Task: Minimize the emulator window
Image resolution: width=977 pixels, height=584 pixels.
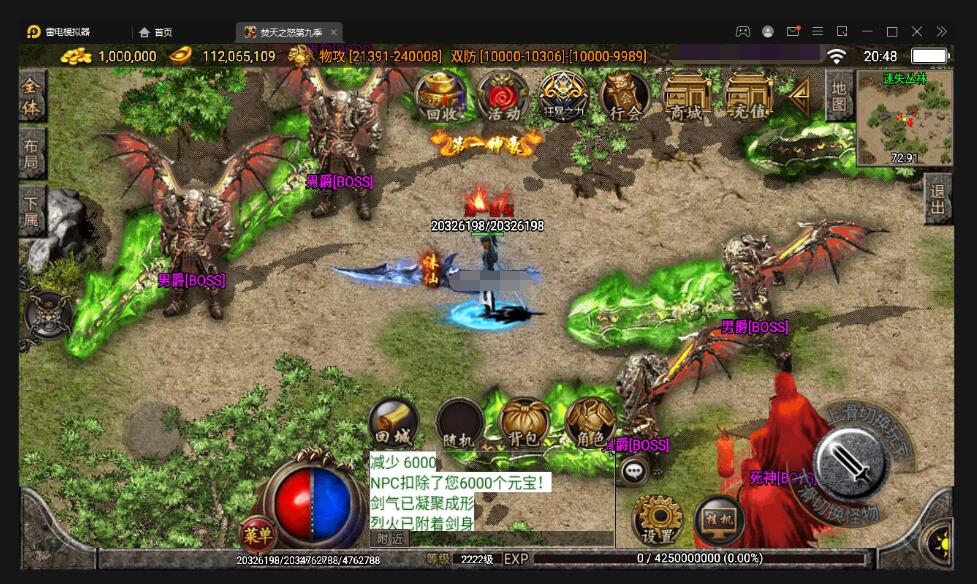Action: click(x=867, y=31)
